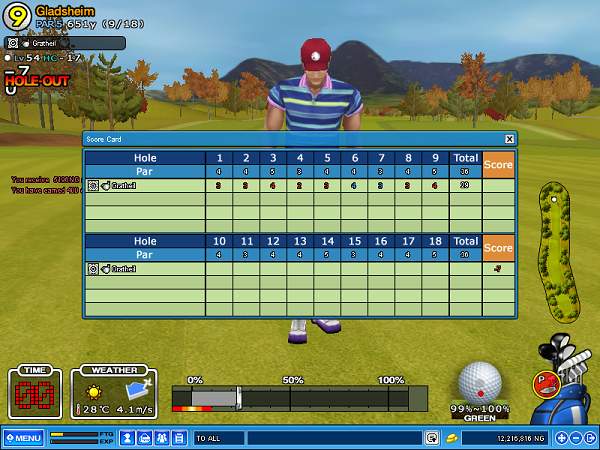
Task: Close the Score Card window
Action: pyautogui.click(x=509, y=139)
